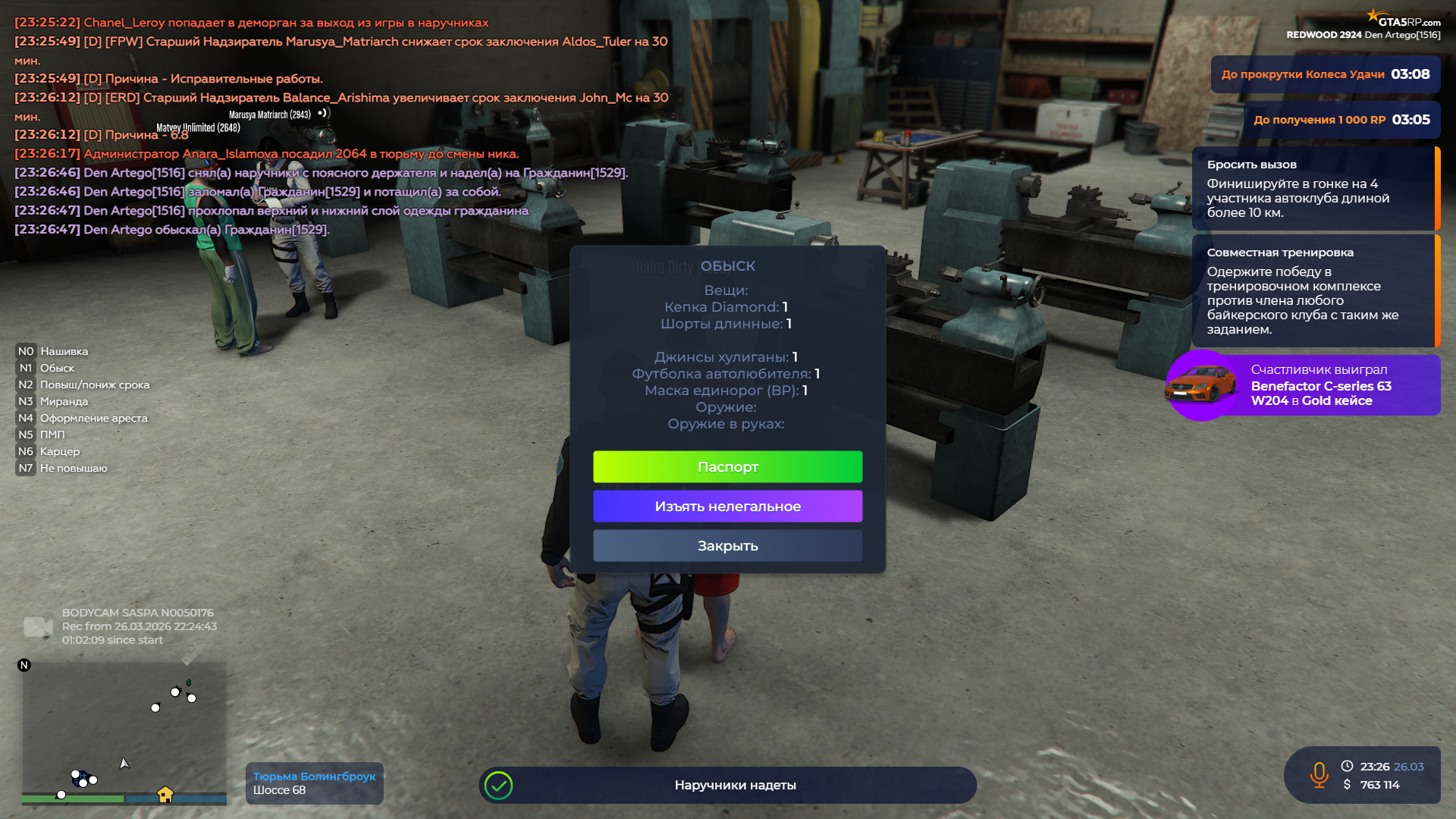Image resolution: width=1456 pixels, height=819 pixels.
Task: Open the Совместная тренировка task card
Action: (x=1315, y=290)
